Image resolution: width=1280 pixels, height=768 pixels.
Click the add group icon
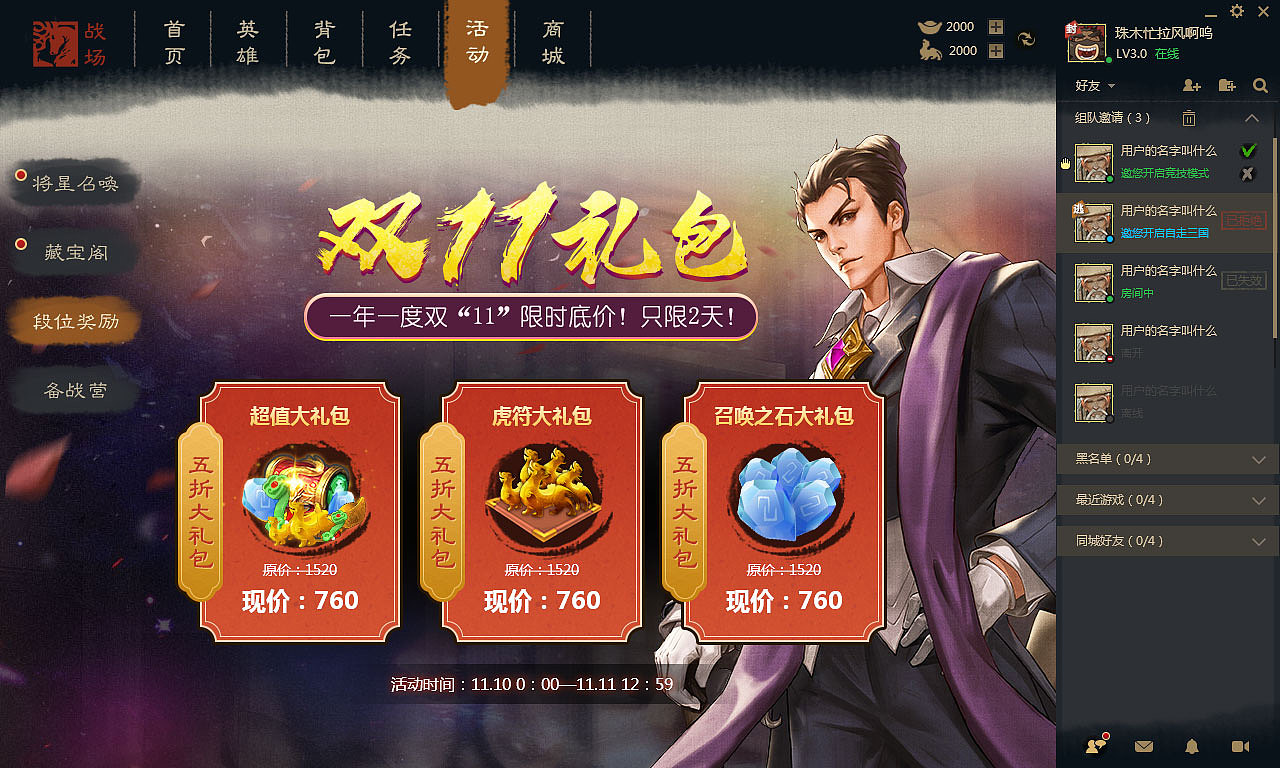click(x=1226, y=85)
